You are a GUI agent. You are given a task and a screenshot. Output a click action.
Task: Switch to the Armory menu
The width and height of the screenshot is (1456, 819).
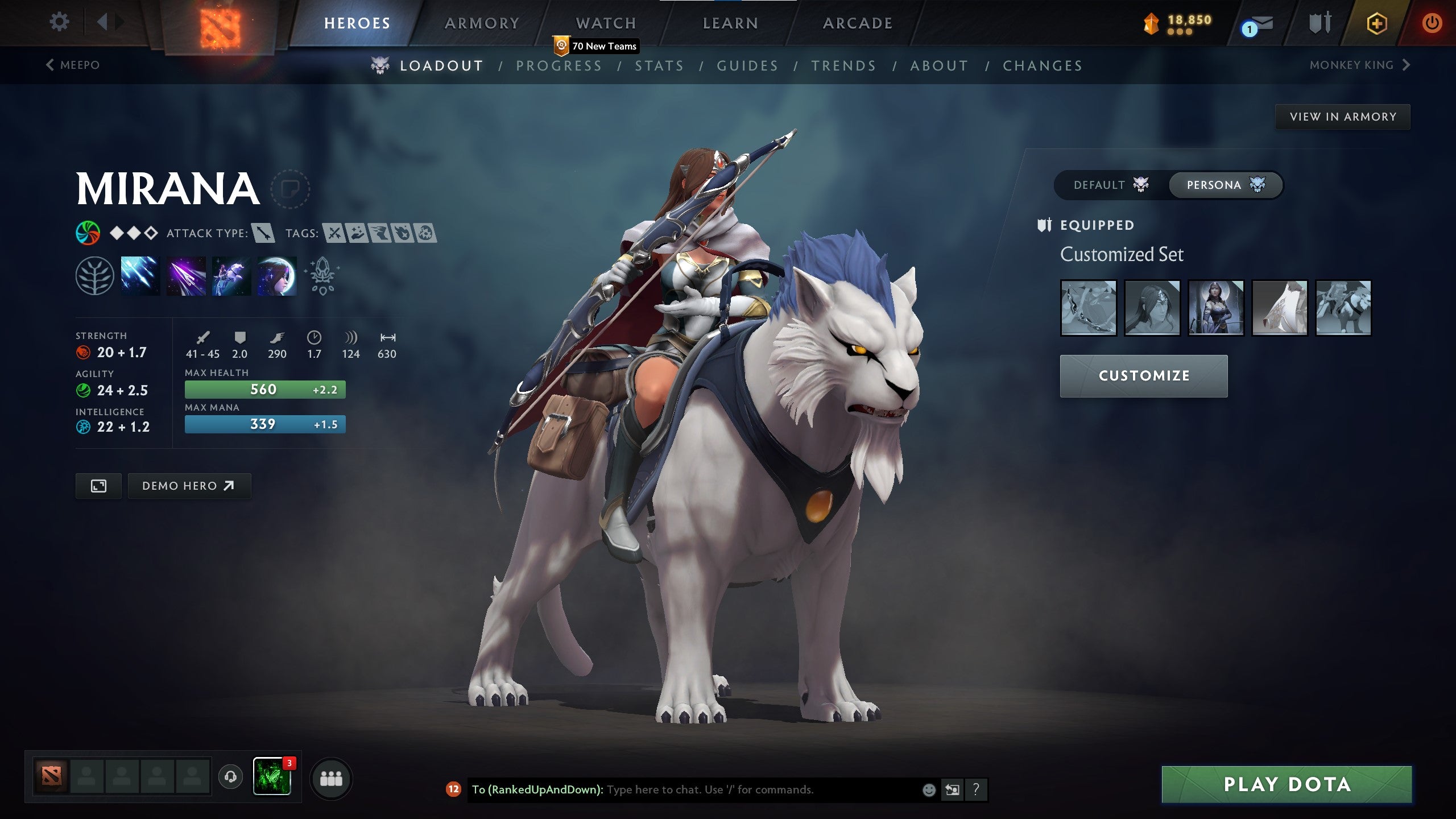481,23
